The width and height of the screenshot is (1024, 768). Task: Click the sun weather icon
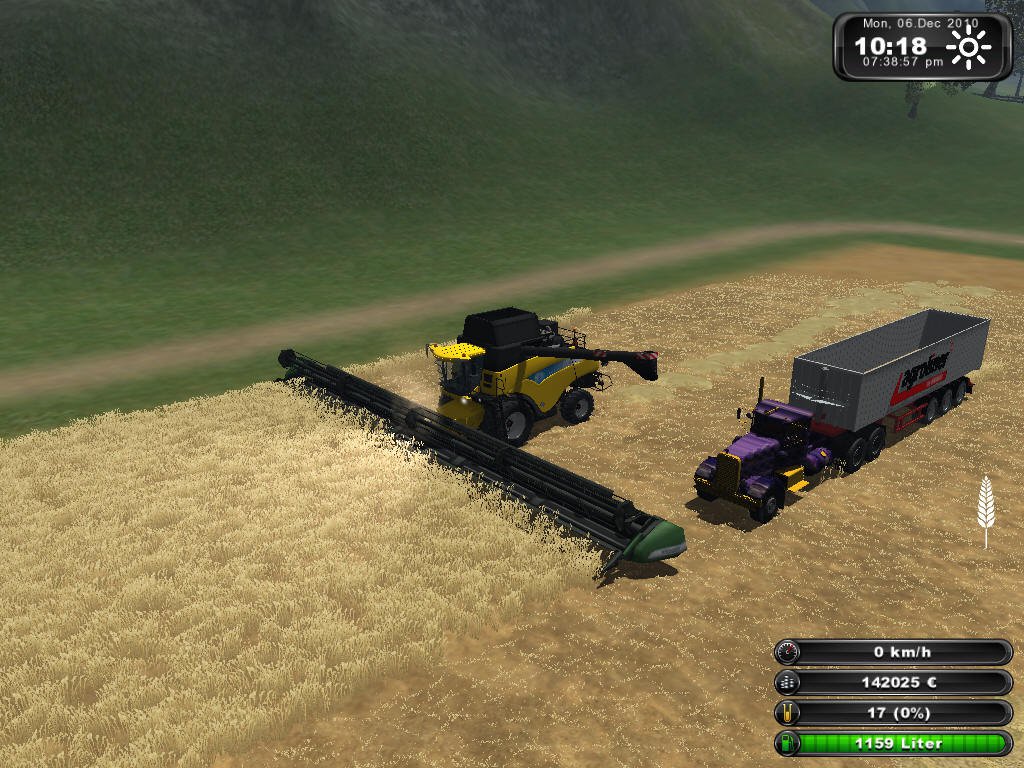click(968, 47)
